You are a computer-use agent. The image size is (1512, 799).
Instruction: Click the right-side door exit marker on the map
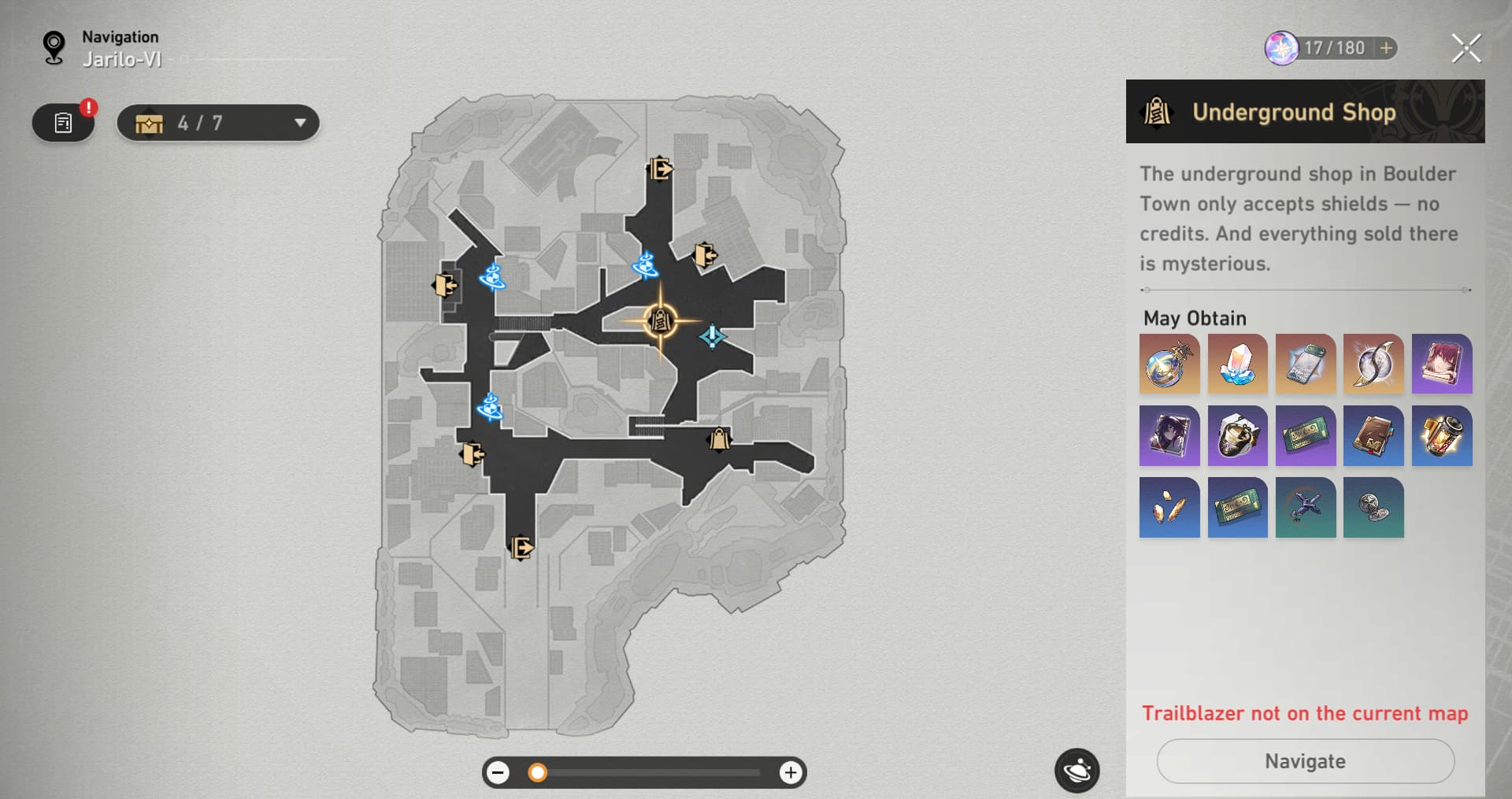[705, 256]
